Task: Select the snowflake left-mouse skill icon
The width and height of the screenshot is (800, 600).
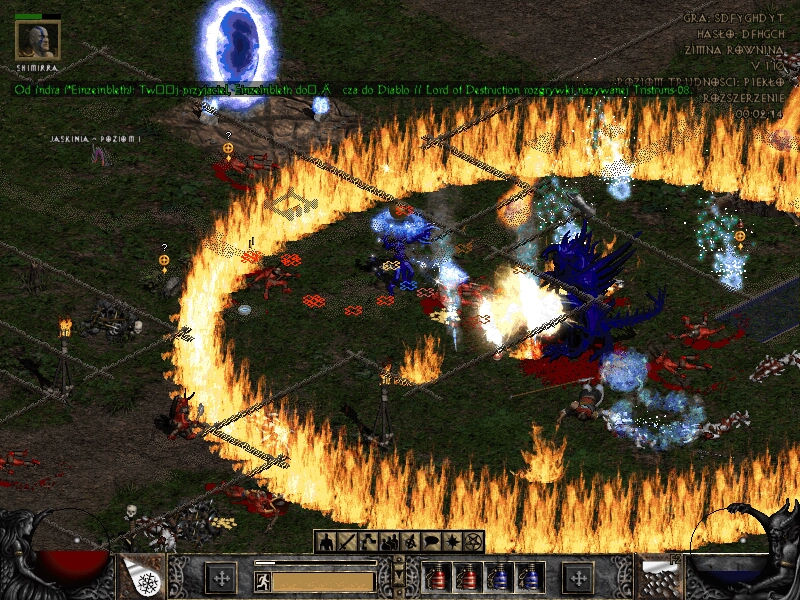Action: tap(141, 577)
